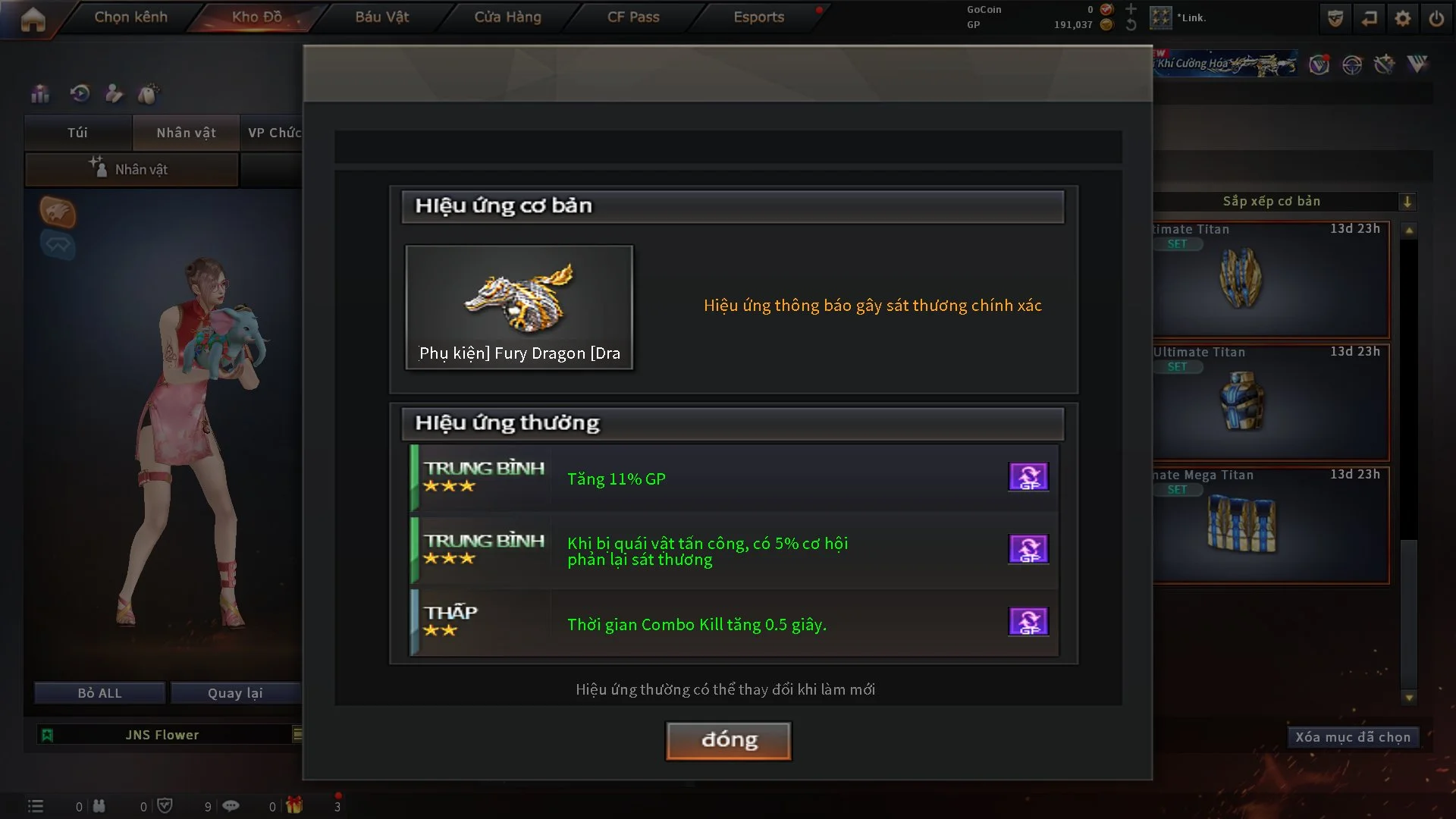Click Xóa mục đã chọn button
The height and width of the screenshot is (819, 1456).
coord(1352,737)
